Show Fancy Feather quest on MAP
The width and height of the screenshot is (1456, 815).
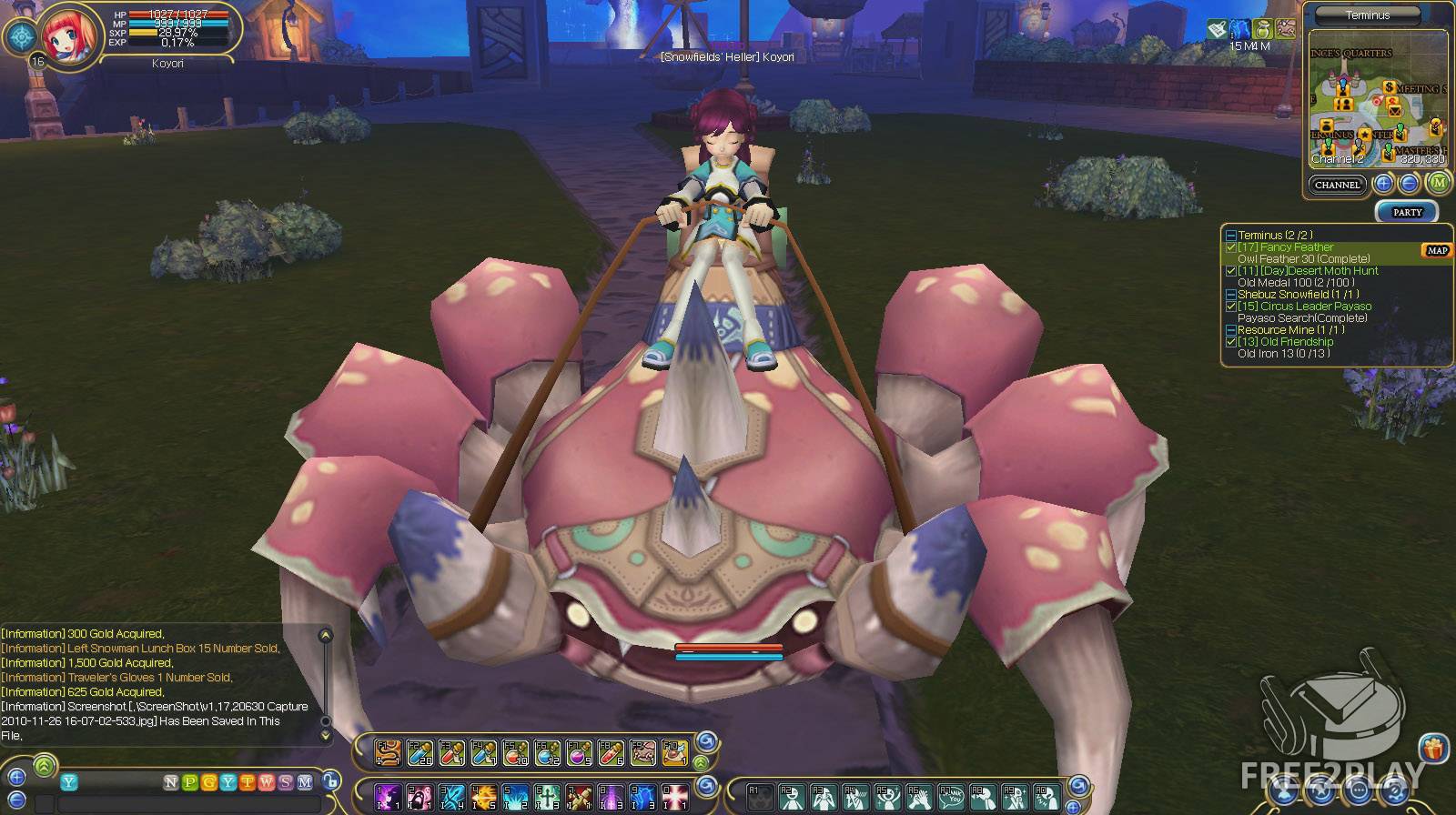pyautogui.click(x=1437, y=251)
